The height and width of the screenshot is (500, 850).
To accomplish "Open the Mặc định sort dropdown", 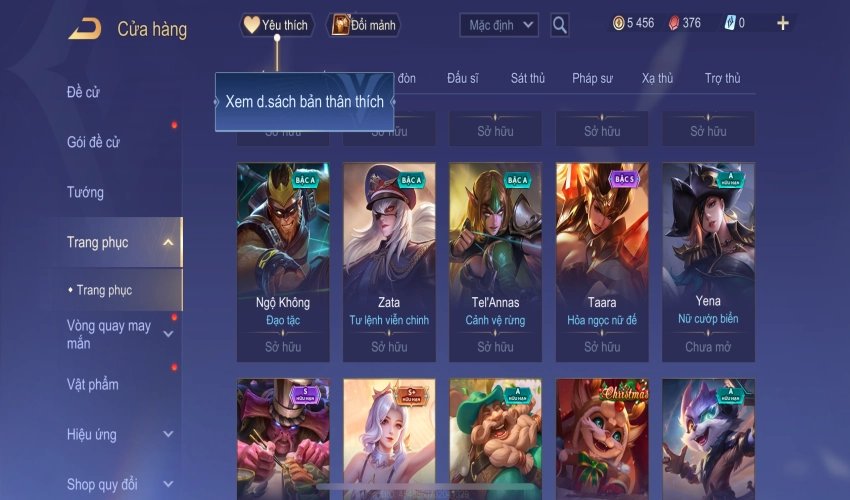I will coord(499,25).
